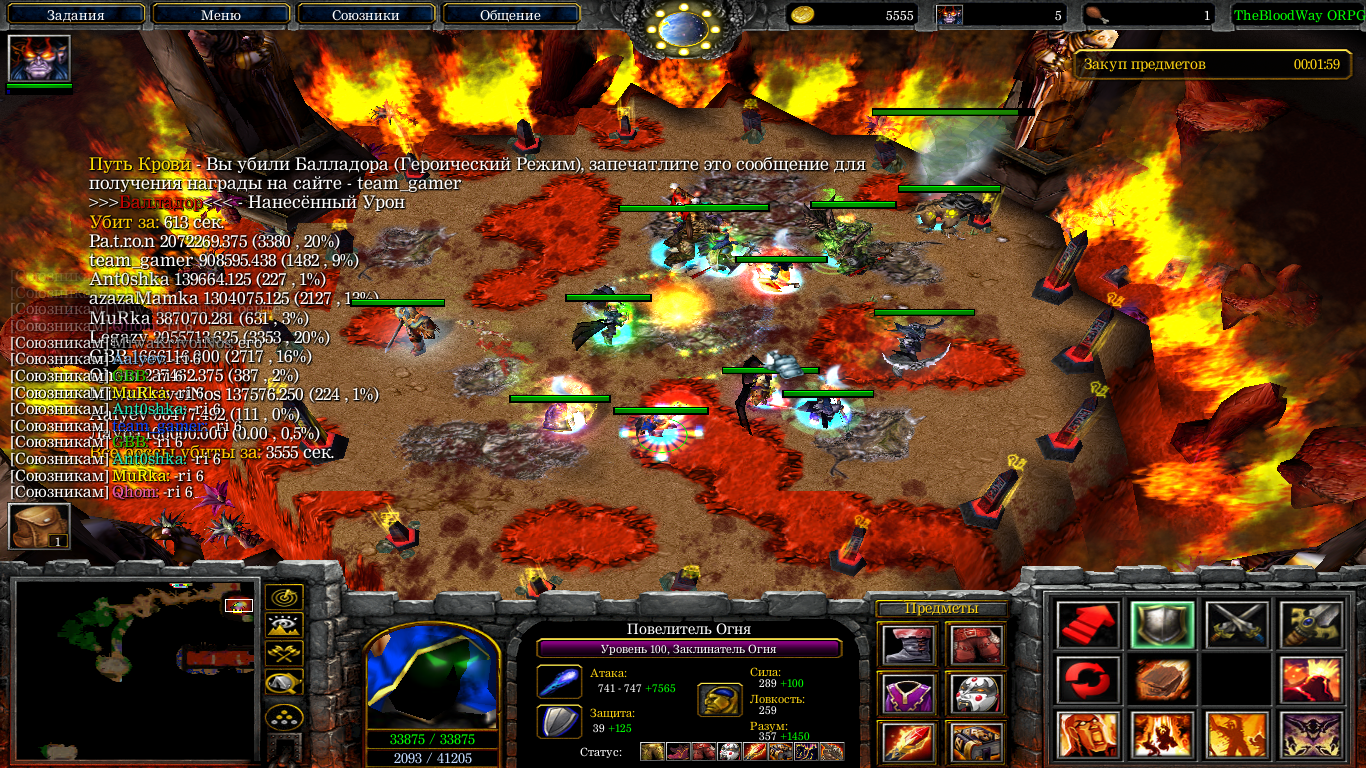
Task: Select the hero portrait icon at top-left
Action: coord(39,58)
